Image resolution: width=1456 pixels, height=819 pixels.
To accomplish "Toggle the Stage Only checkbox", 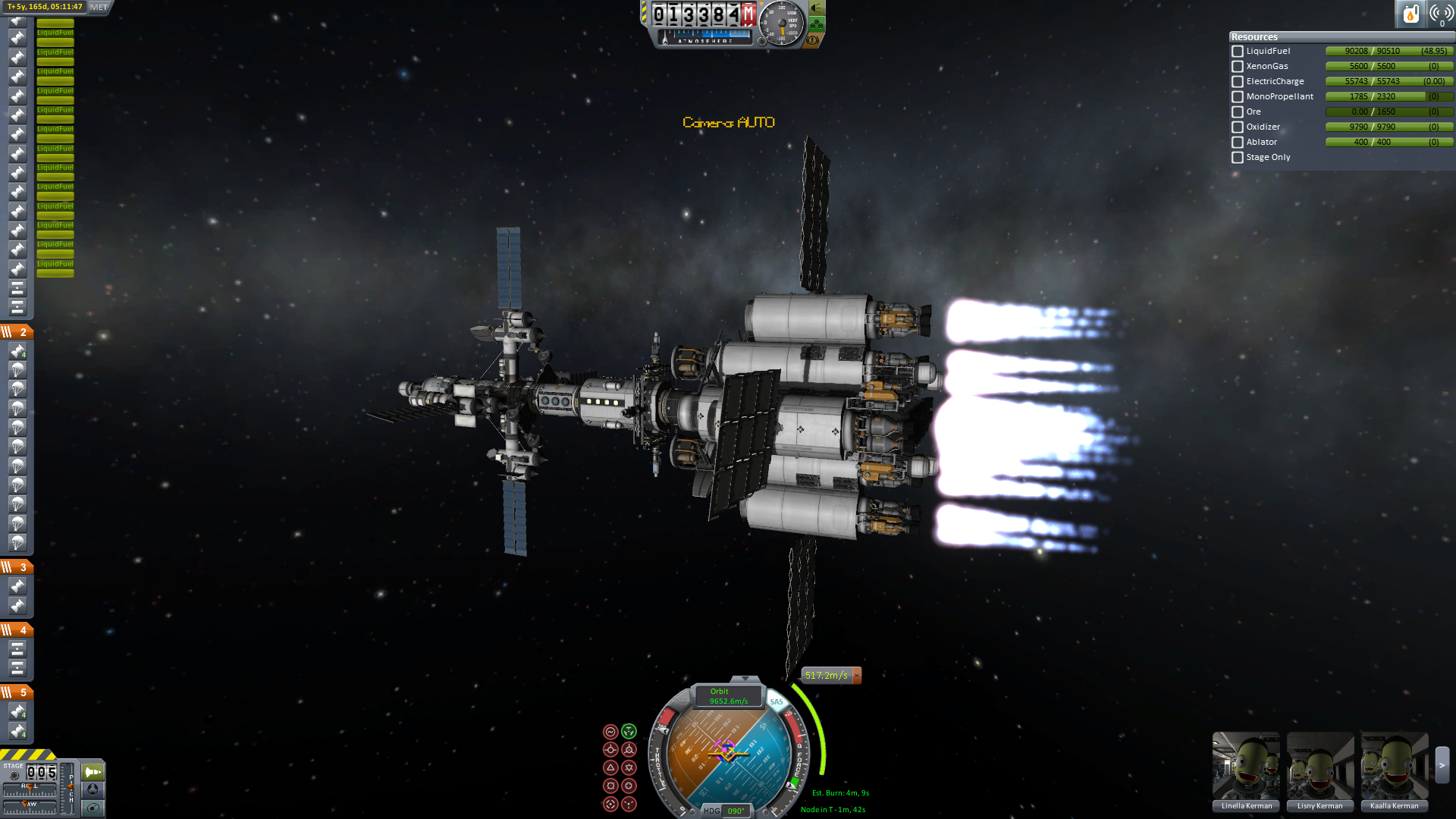I will (1238, 158).
